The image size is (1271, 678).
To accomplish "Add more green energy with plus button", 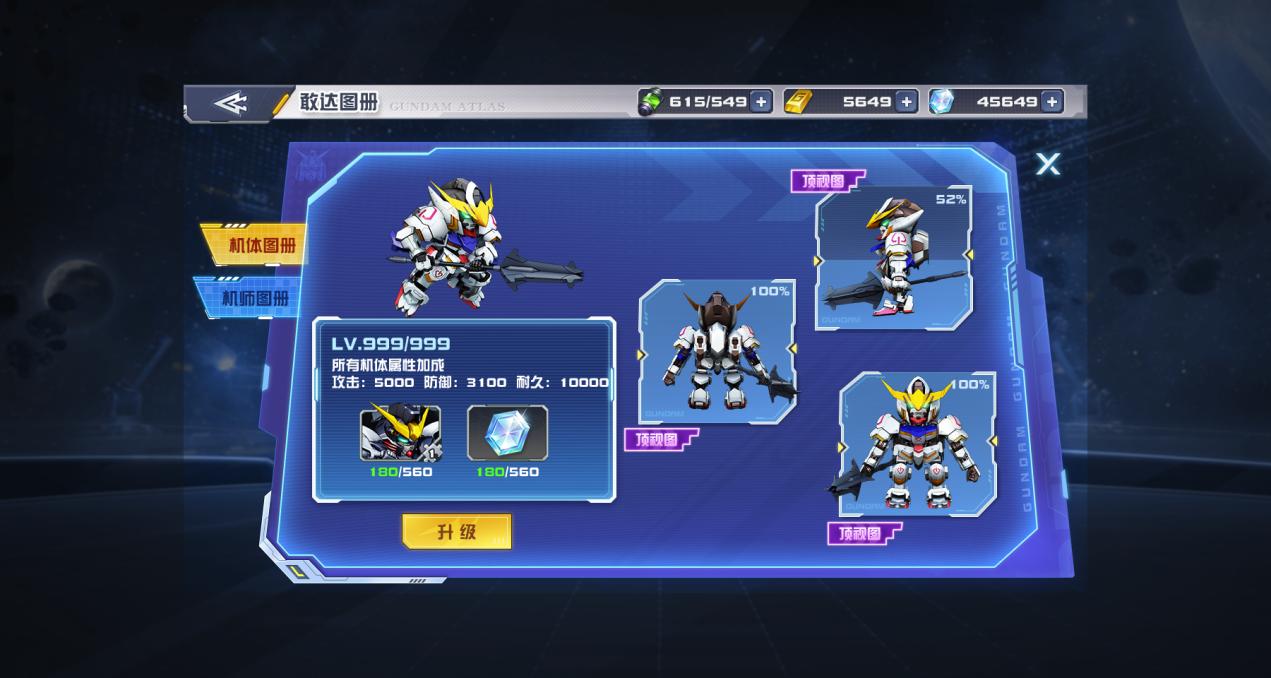I will coord(761,102).
